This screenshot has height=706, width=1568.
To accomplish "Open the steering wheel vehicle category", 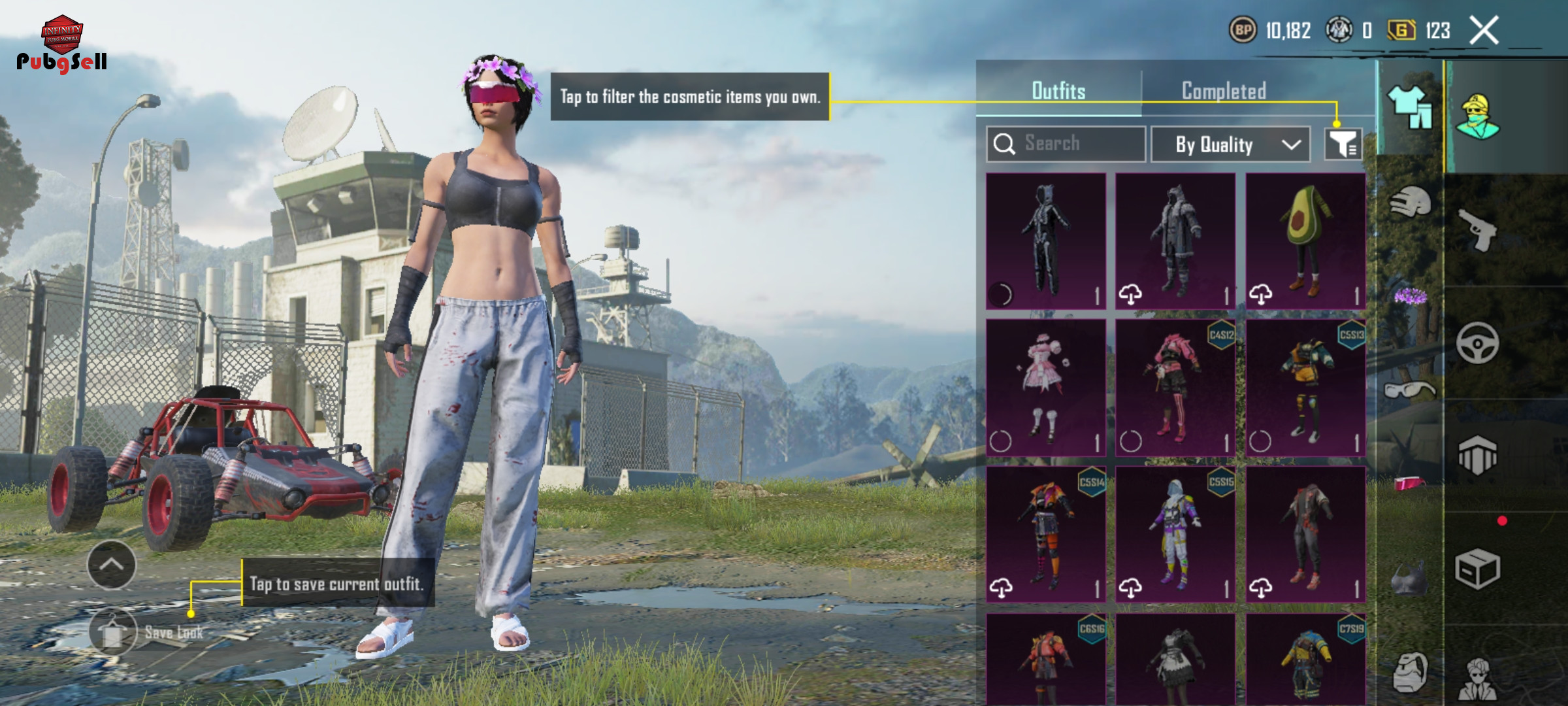I will (x=1478, y=343).
